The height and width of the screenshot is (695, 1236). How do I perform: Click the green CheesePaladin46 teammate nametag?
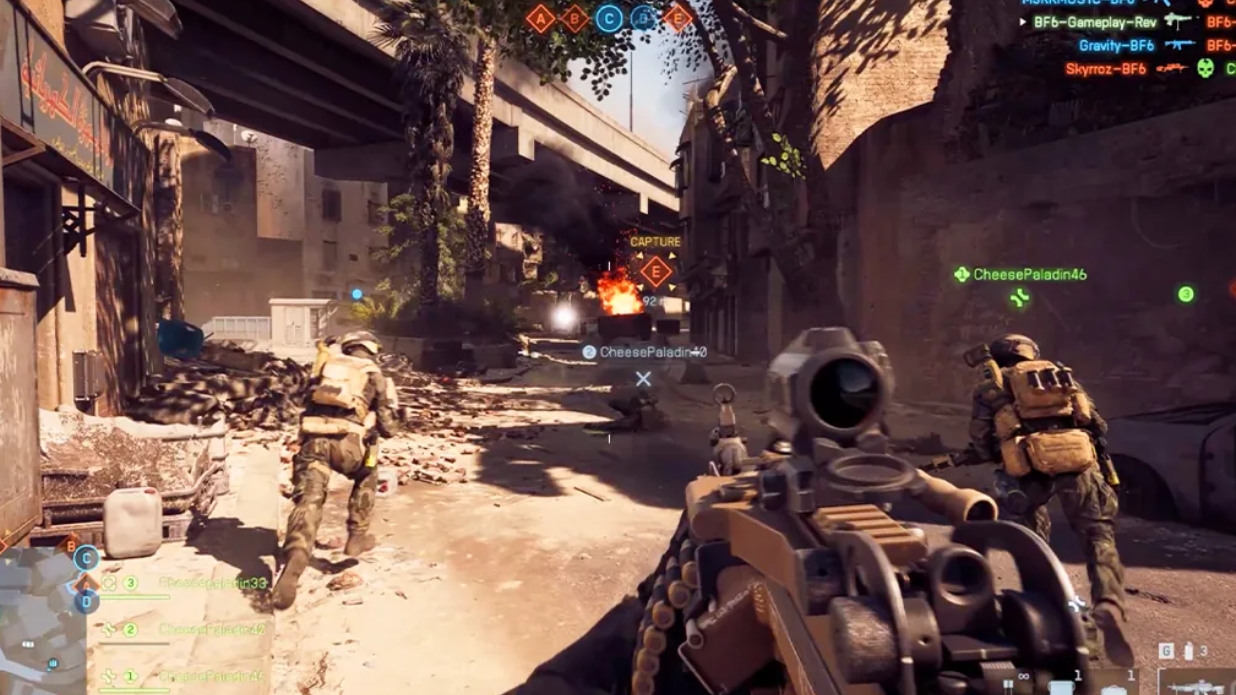tap(1029, 274)
